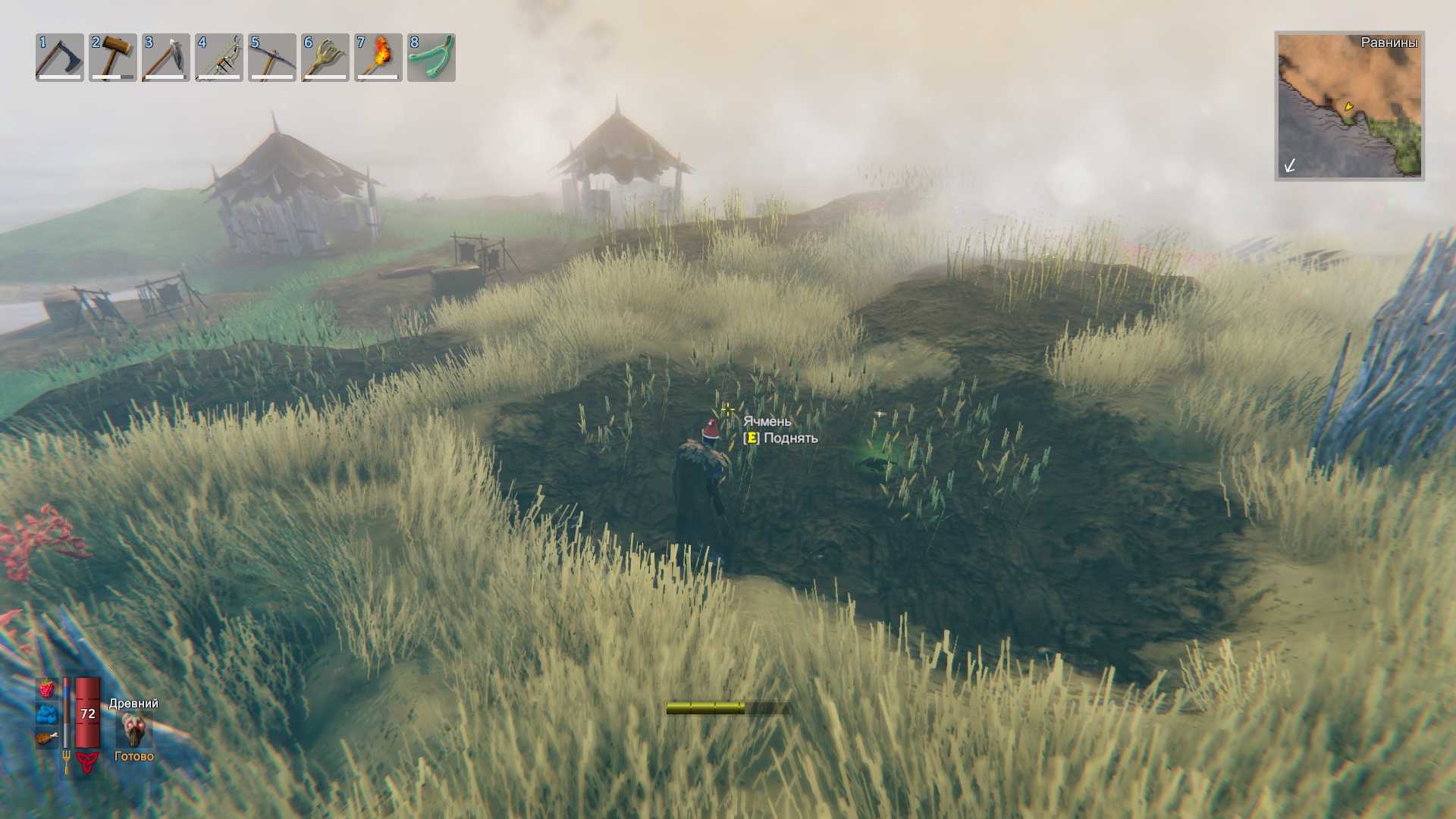Equip the burning torch from the hotbar

tap(378, 57)
